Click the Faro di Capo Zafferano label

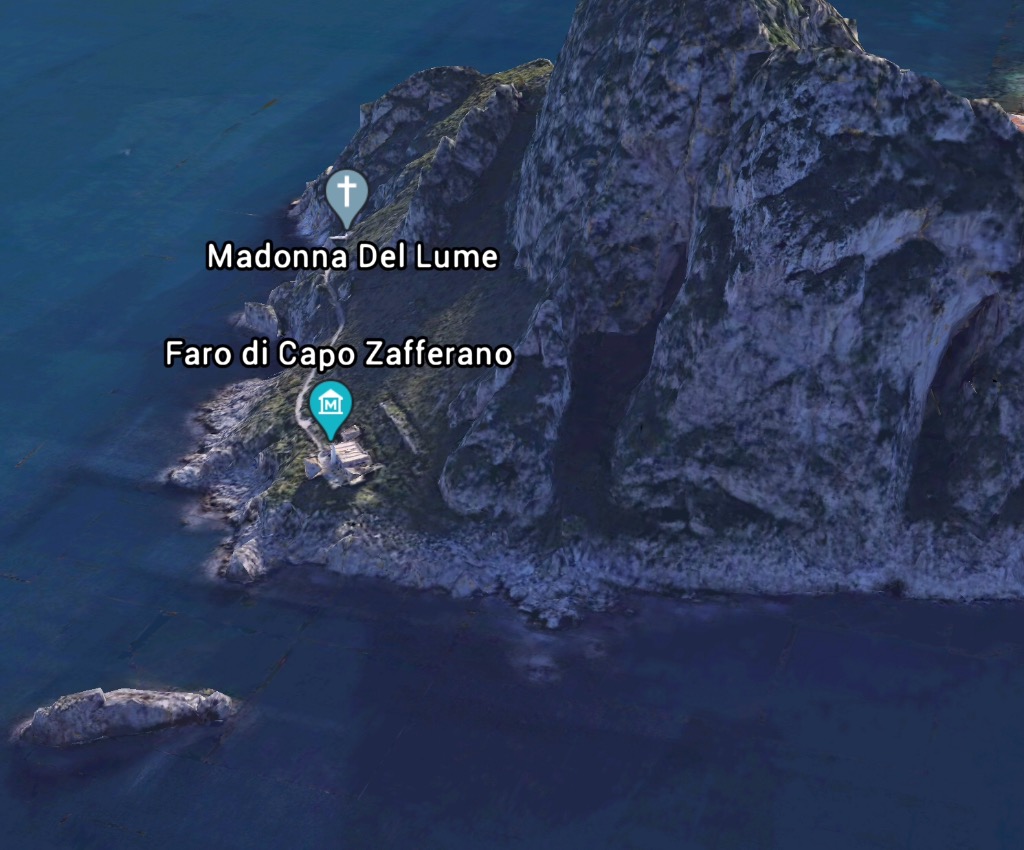[x=339, y=354]
